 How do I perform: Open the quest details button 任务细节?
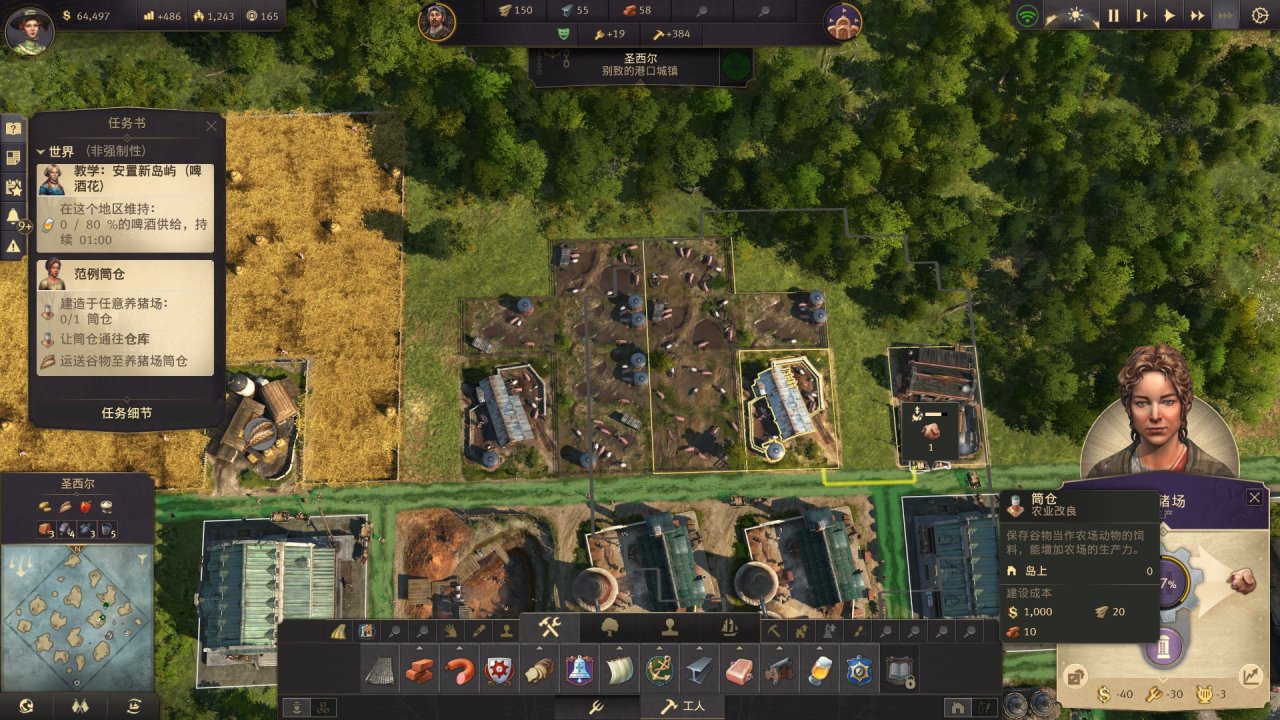pyautogui.click(x=127, y=413)
